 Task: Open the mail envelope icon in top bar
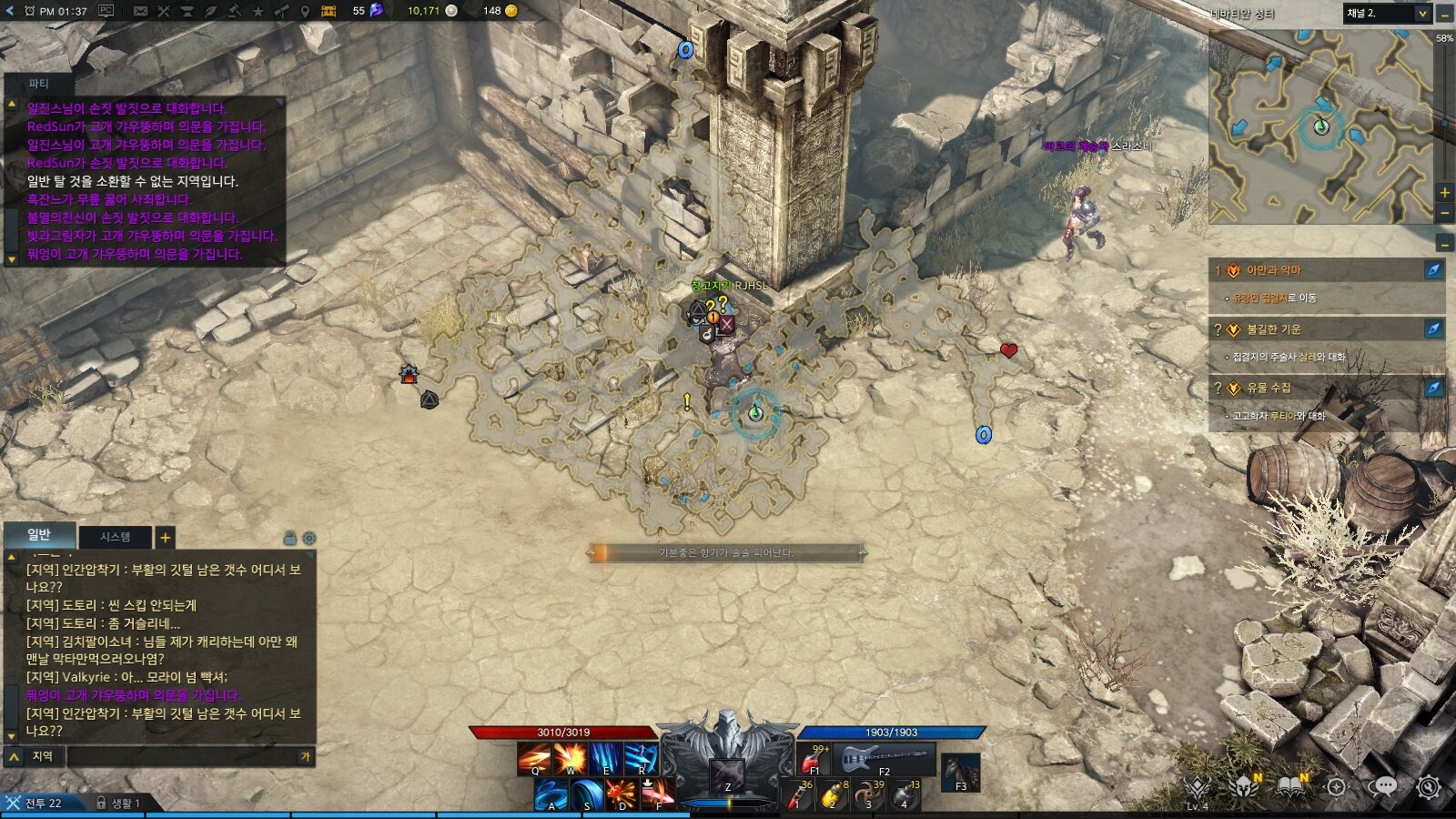(140, 11)
